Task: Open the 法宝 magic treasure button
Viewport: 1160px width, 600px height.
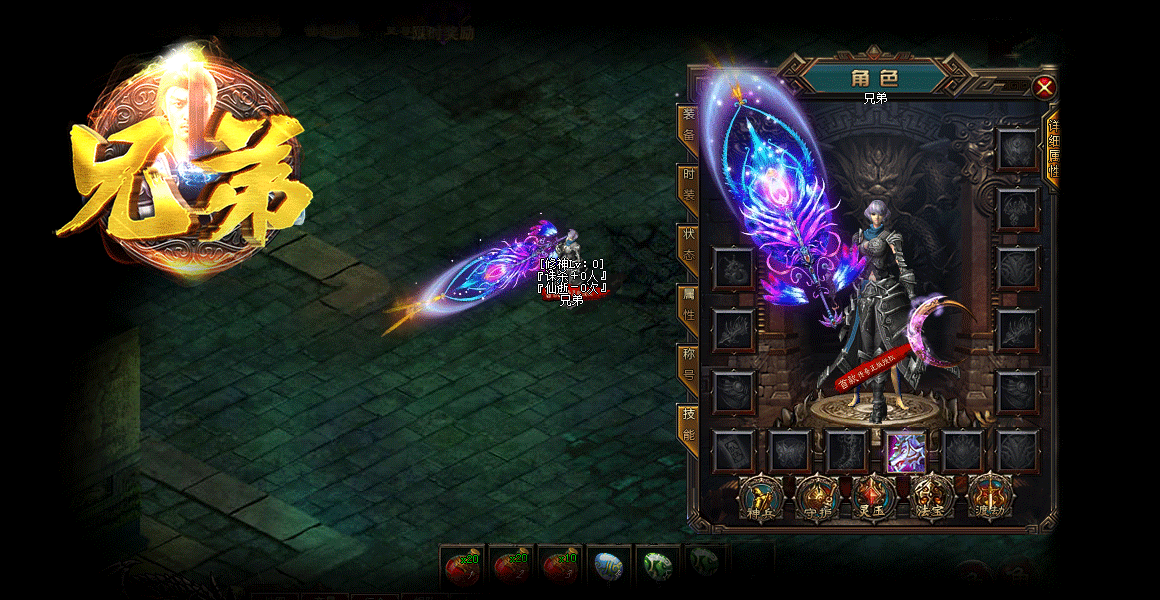Action: click(932, 497)
